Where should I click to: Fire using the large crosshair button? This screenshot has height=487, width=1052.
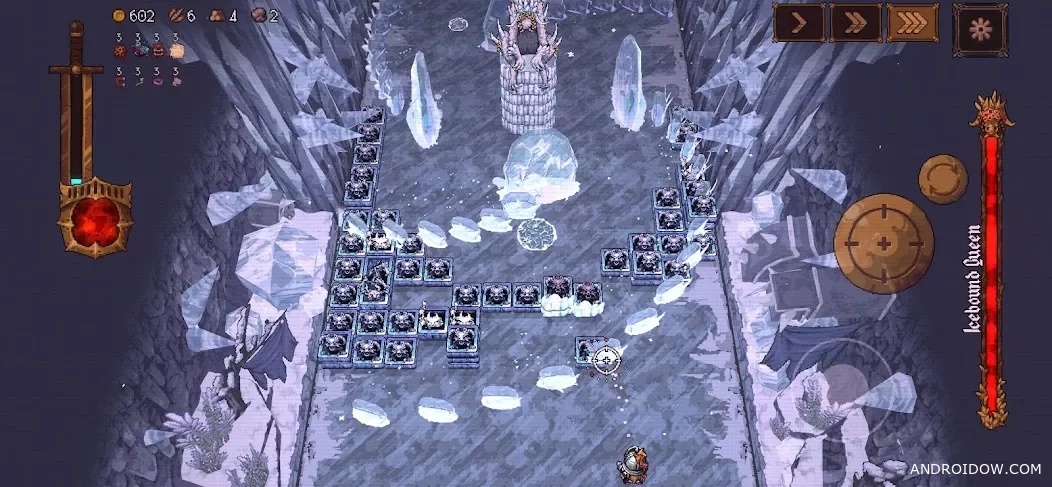coord(884,243)
